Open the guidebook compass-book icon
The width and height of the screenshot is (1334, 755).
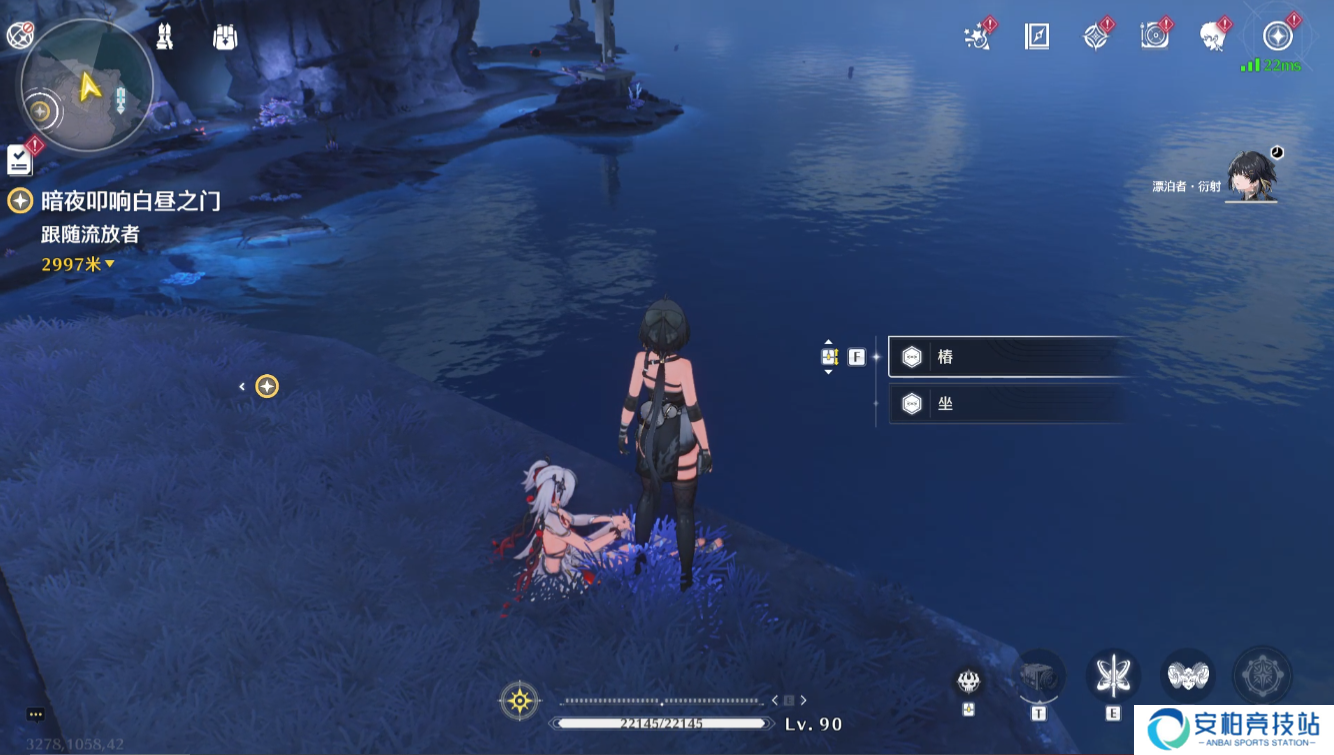[1037, 37]
